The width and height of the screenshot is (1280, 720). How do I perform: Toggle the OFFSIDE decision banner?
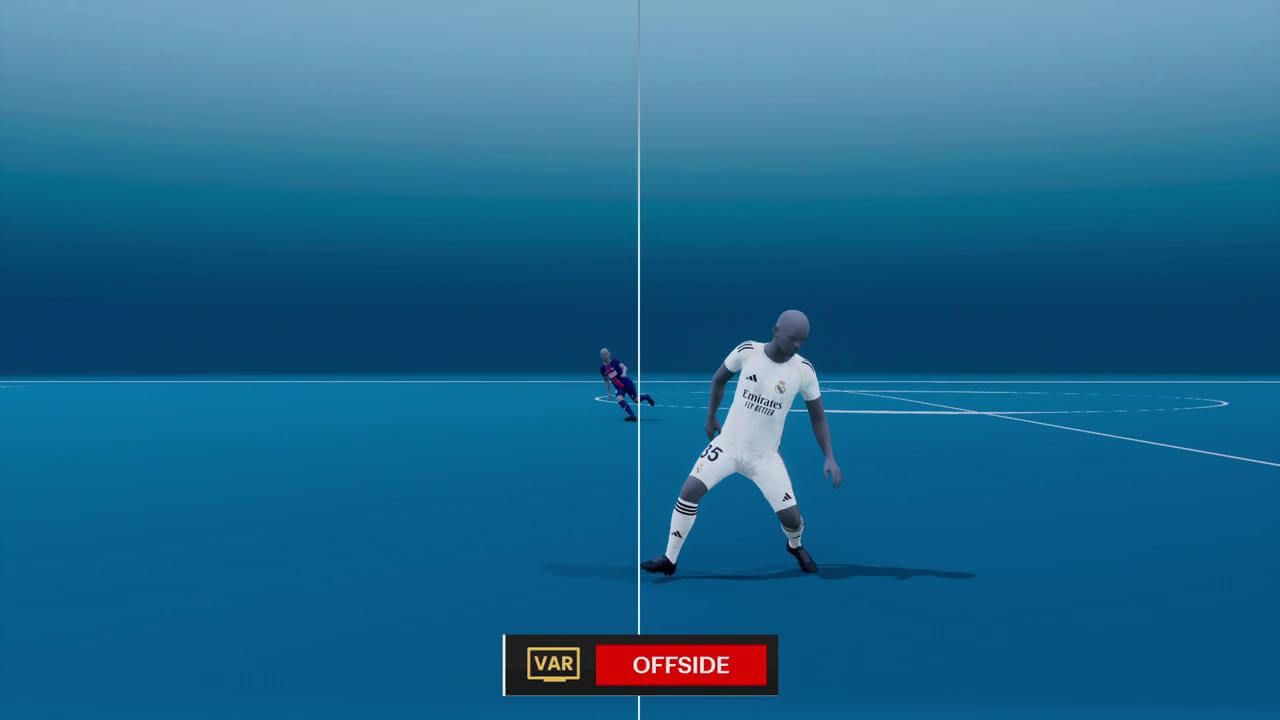pyautogui.click(x=682, y=665)
